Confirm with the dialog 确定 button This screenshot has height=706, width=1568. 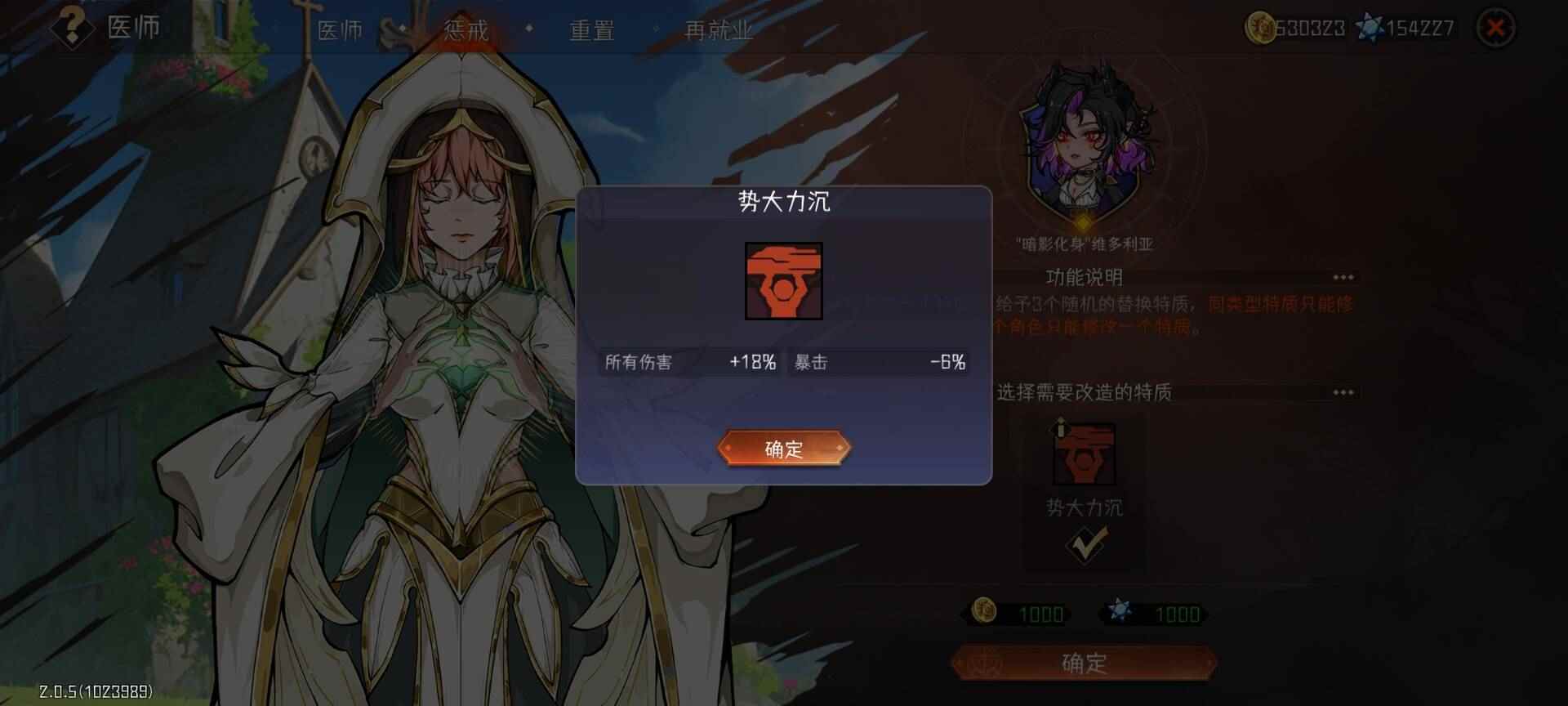pos(784,449)
